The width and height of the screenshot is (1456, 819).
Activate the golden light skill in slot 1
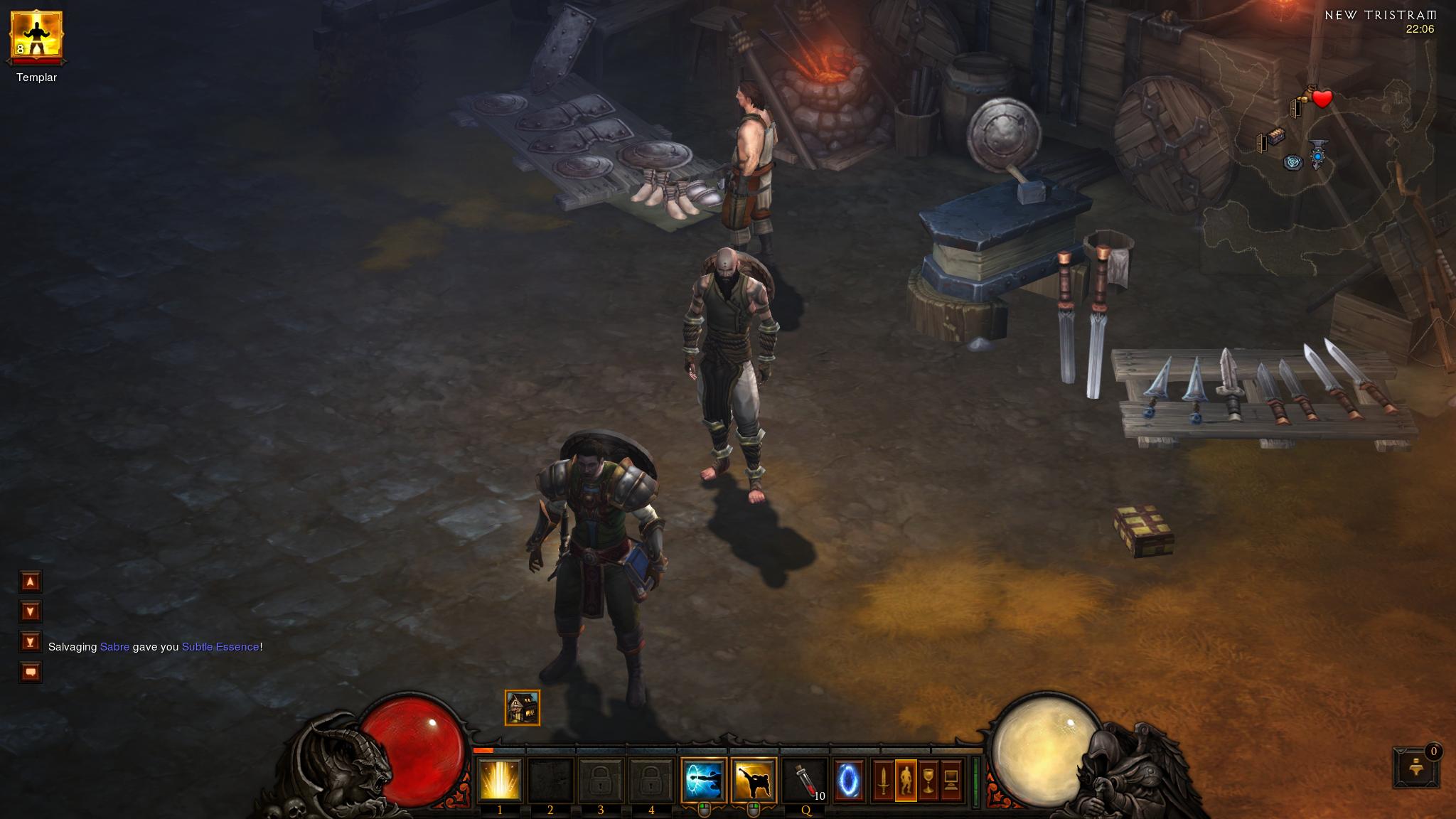pos(500,780)
